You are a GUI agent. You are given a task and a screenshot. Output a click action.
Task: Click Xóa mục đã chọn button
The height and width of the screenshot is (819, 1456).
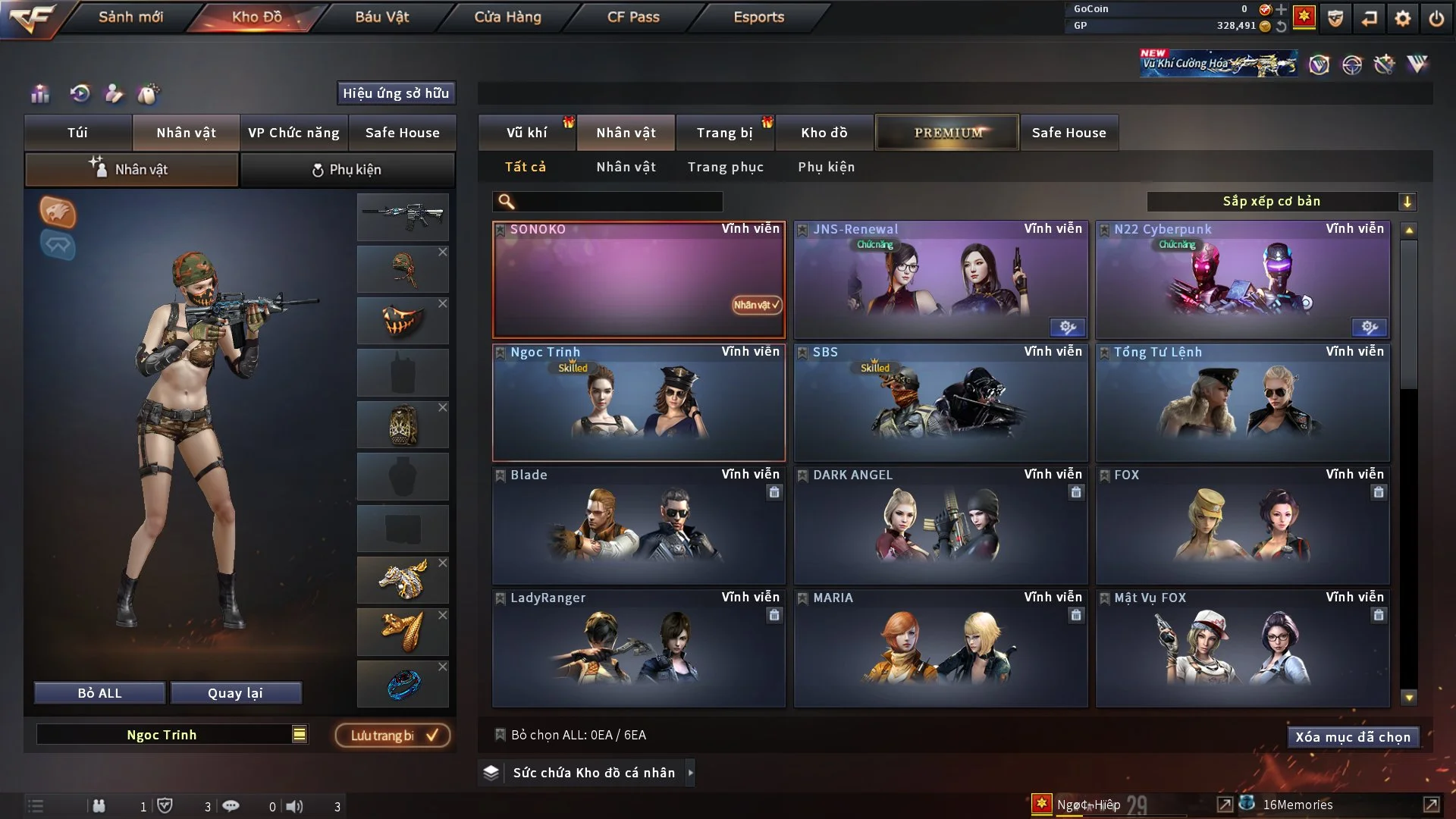[1353, 737]
